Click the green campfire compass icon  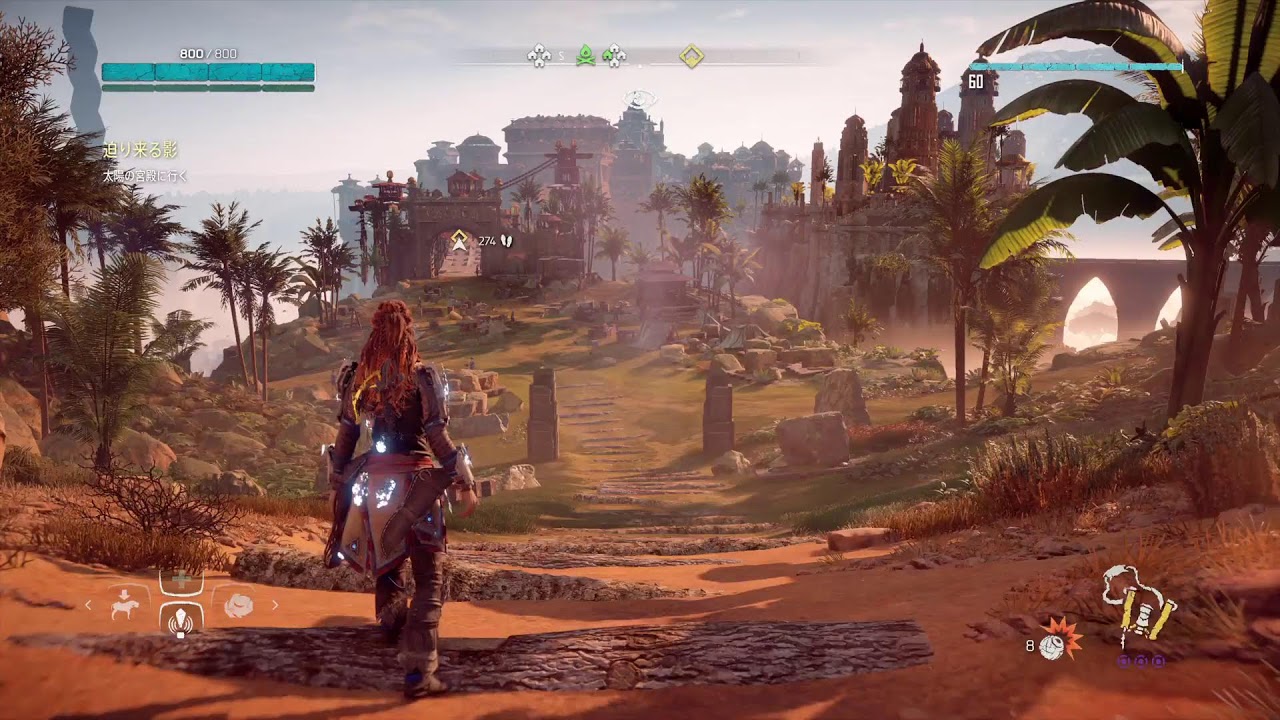pos(585,55)
